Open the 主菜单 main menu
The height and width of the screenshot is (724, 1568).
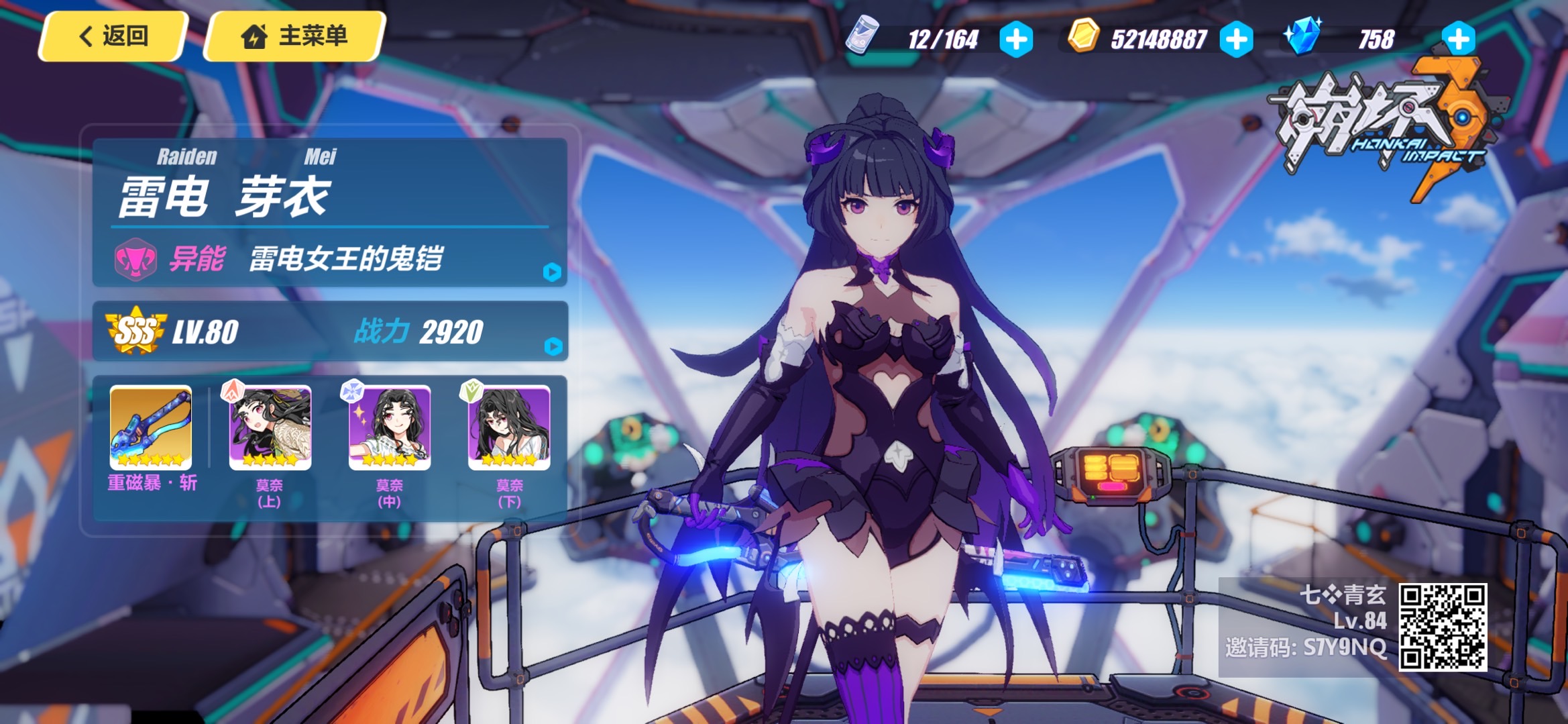(x=295, y=36)
